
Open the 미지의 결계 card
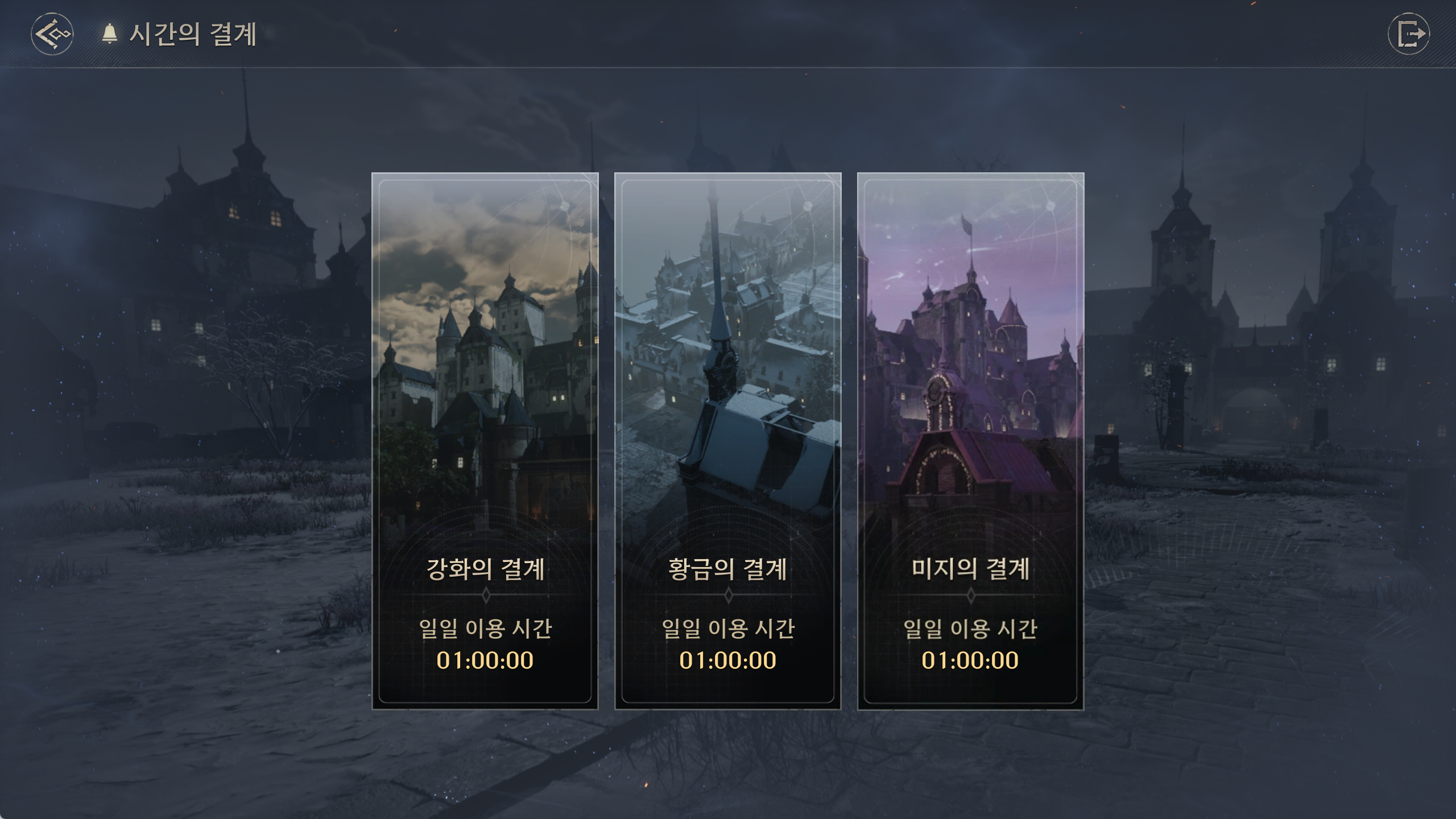pyautogui.click(x=970, y=441)
